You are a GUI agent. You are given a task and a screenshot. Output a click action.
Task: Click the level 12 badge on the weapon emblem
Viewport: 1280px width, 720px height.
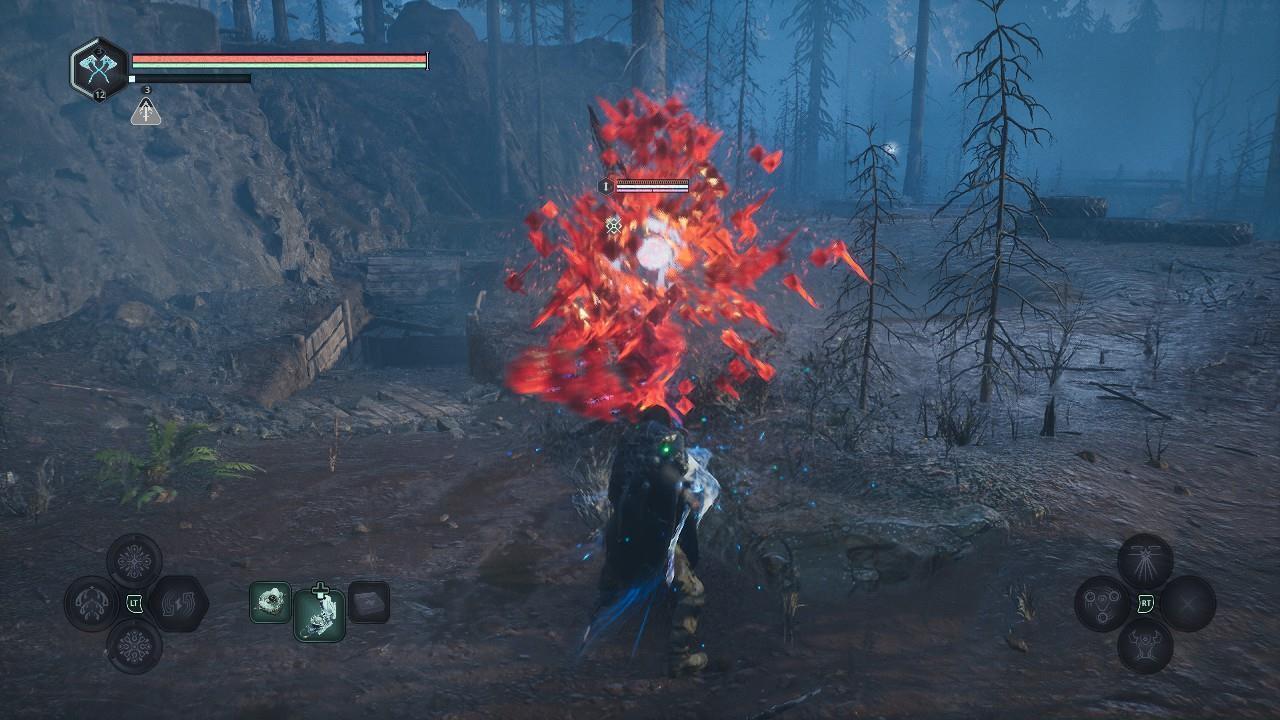click(99, 96)
